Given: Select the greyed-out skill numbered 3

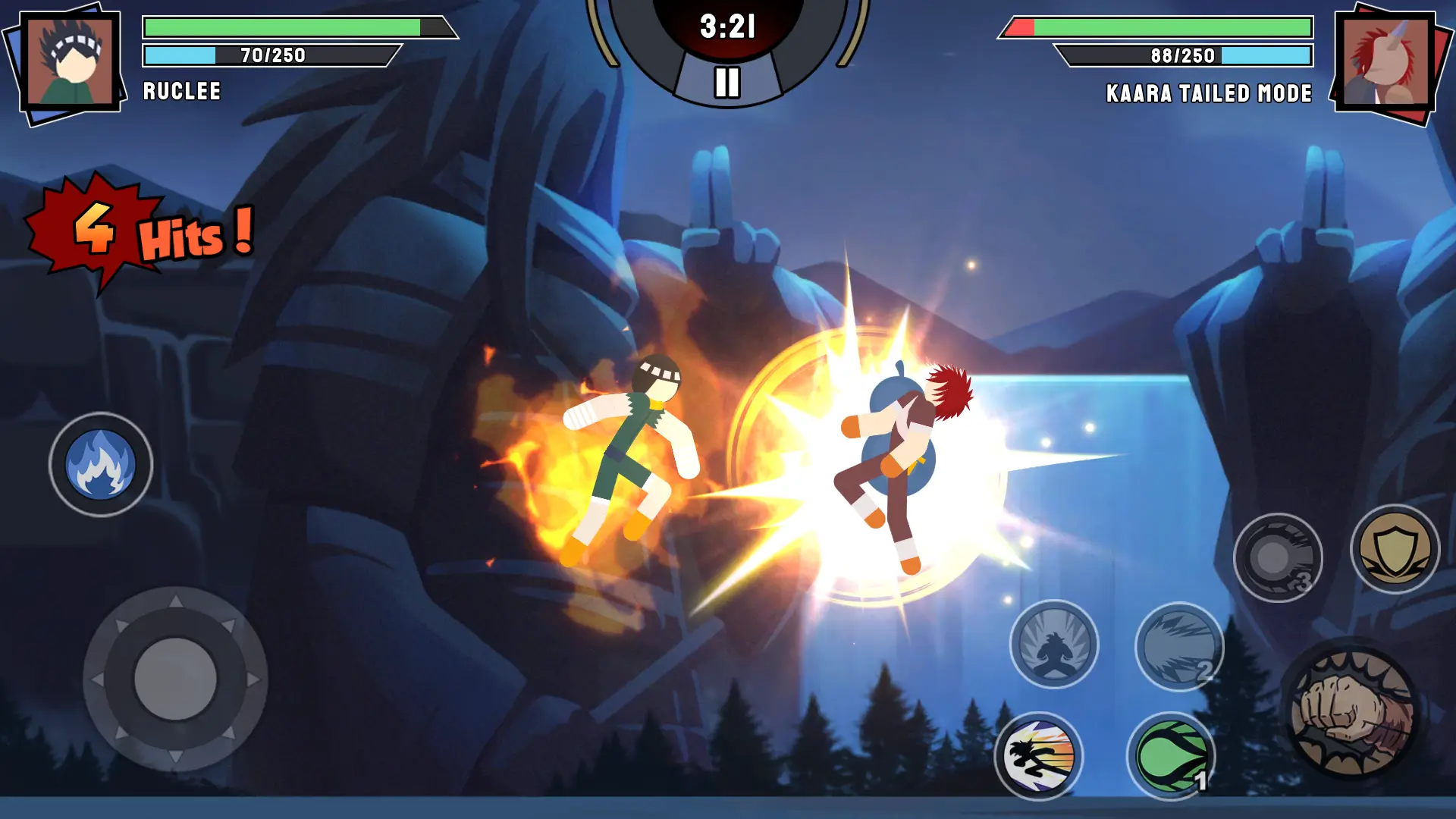Looking at the screenshot, I should pyautogui.click(x=1278, y=558).
